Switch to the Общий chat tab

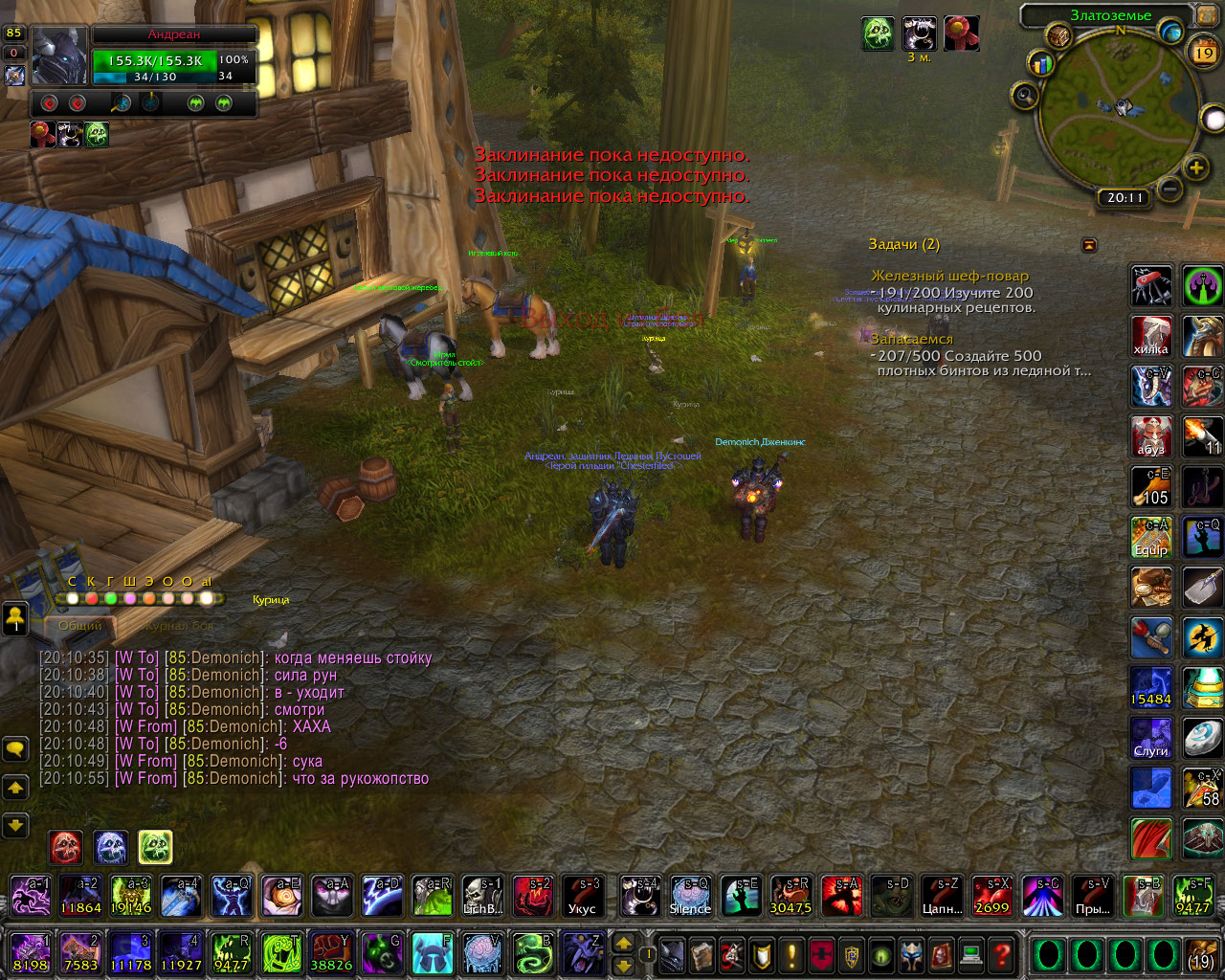pos(80,626)
